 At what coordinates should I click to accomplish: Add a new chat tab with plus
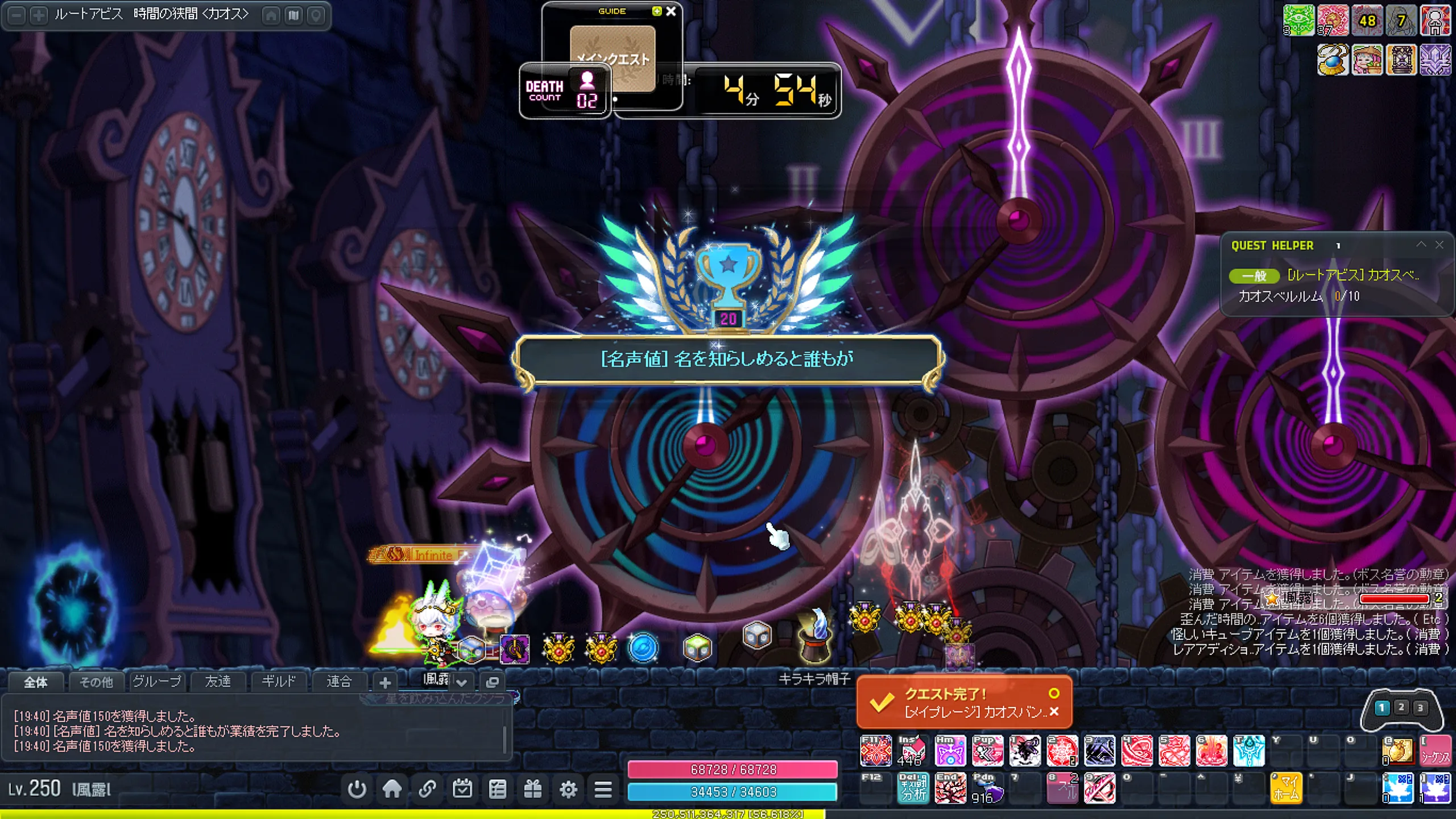click(385, 682)
